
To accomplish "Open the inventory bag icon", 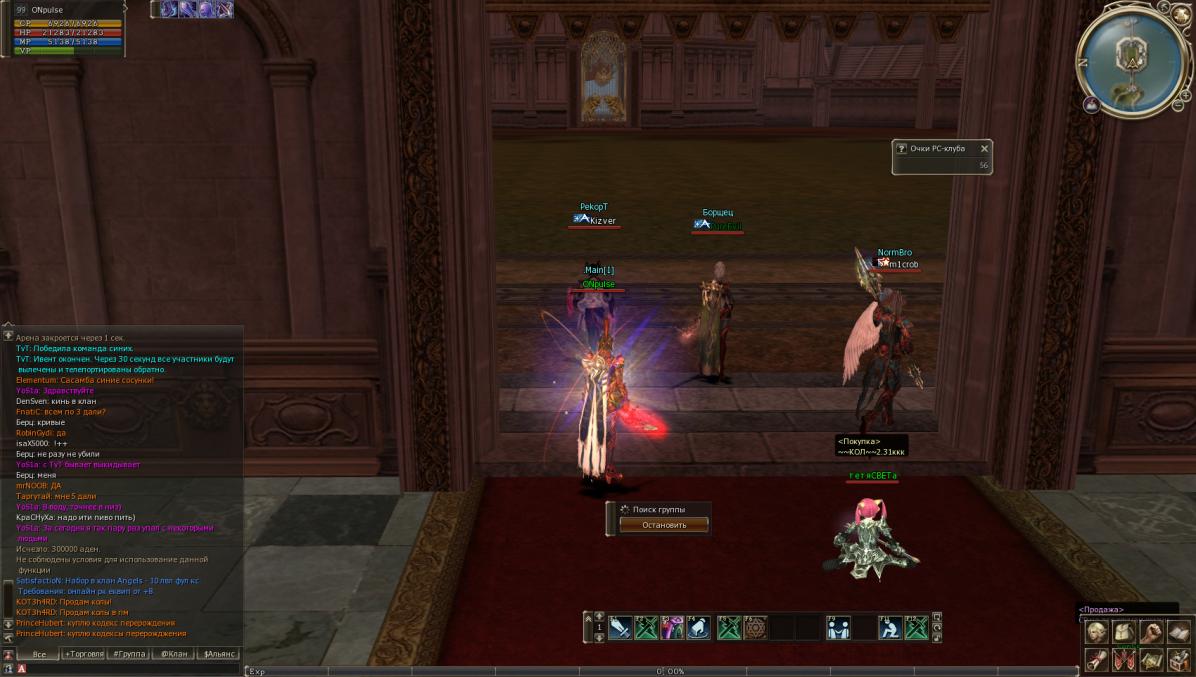I will pos(1124,632).
